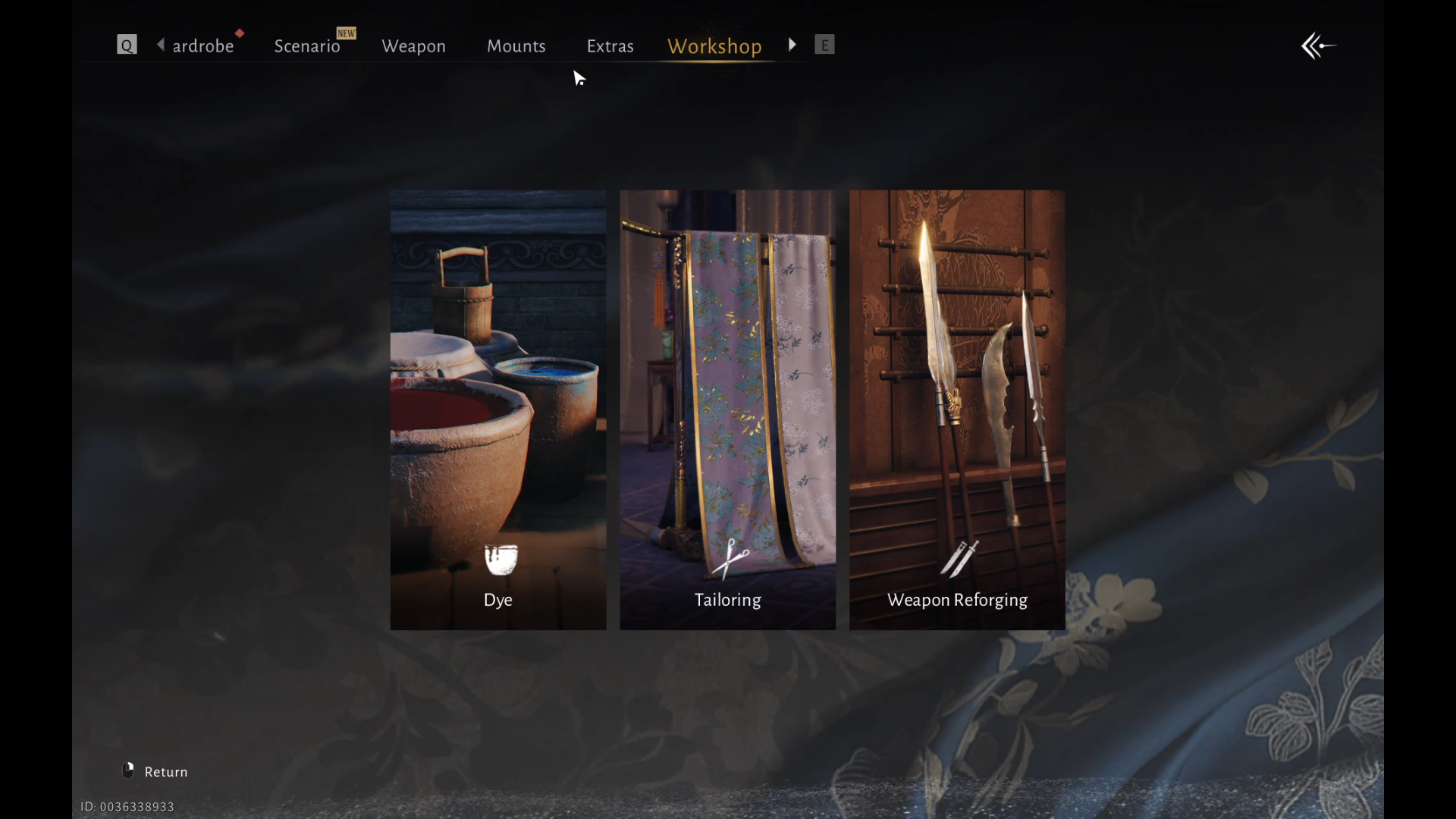Click the Workshop tab
The width and height of the screenshot is (1456, 819).
click(714, 46)
